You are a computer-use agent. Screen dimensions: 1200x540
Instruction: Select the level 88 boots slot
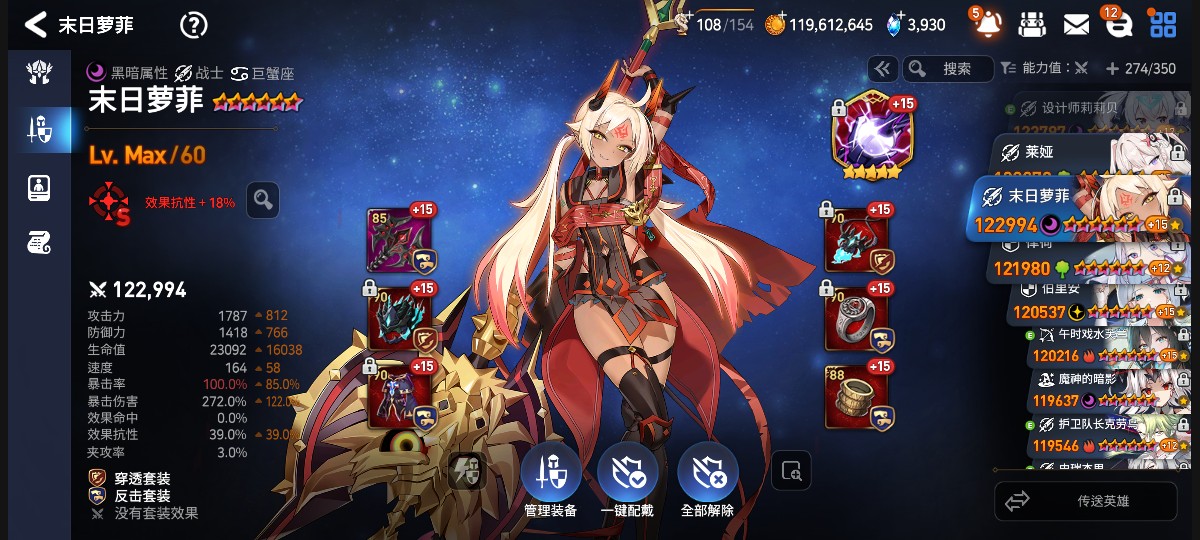[857, 397]
